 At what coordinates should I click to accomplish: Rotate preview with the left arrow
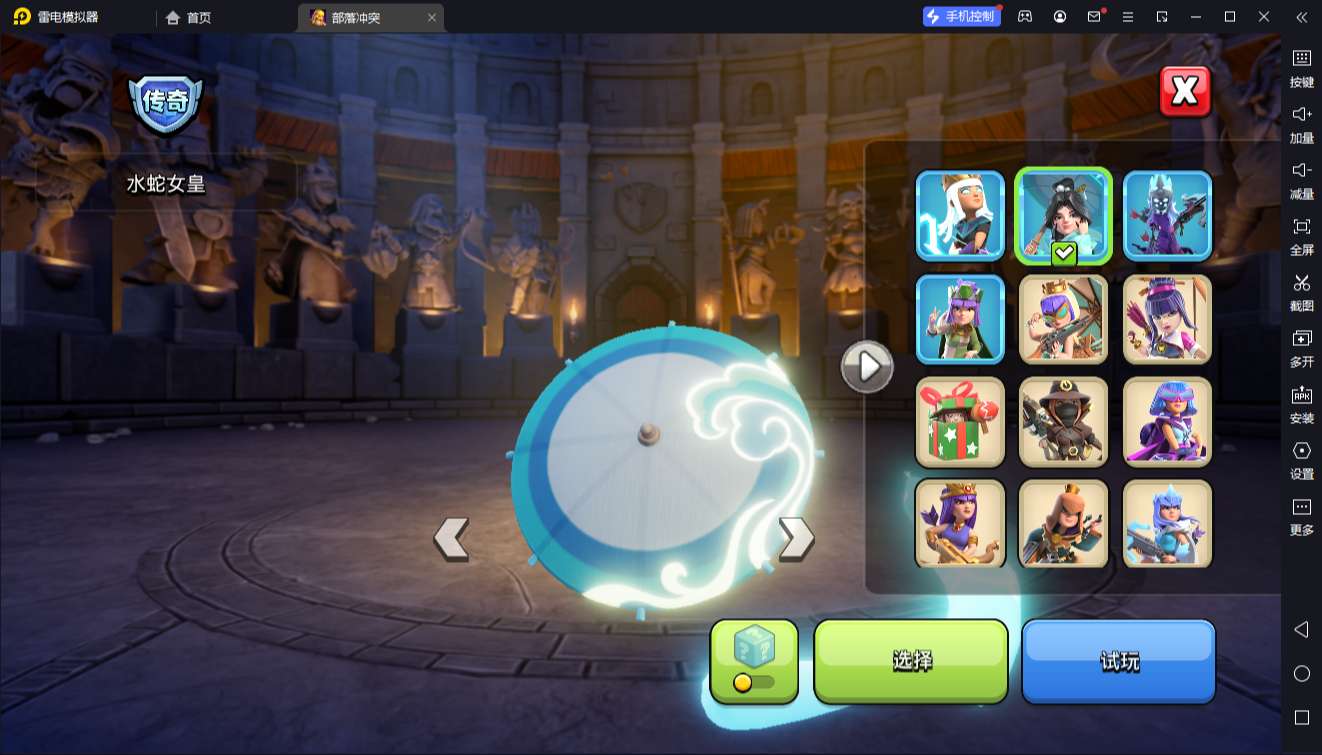click(452, 538)
